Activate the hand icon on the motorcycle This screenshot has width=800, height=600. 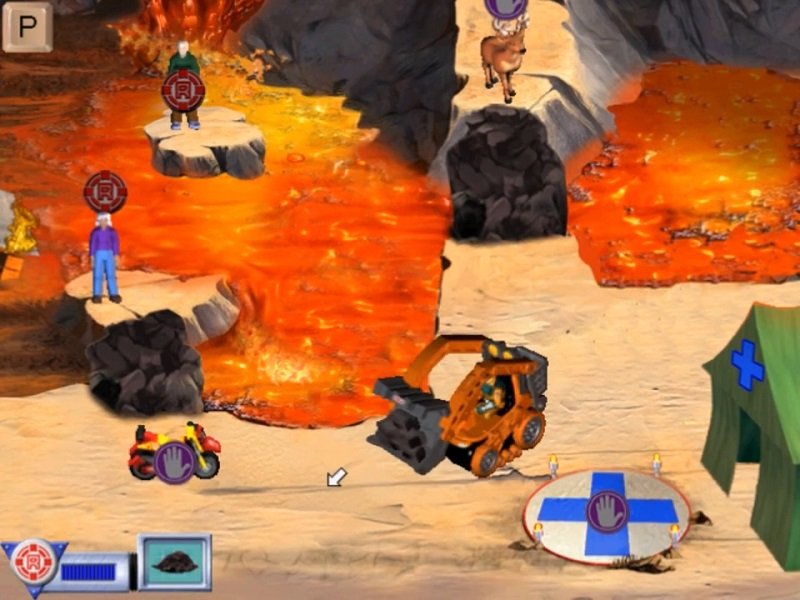point(175,462)
